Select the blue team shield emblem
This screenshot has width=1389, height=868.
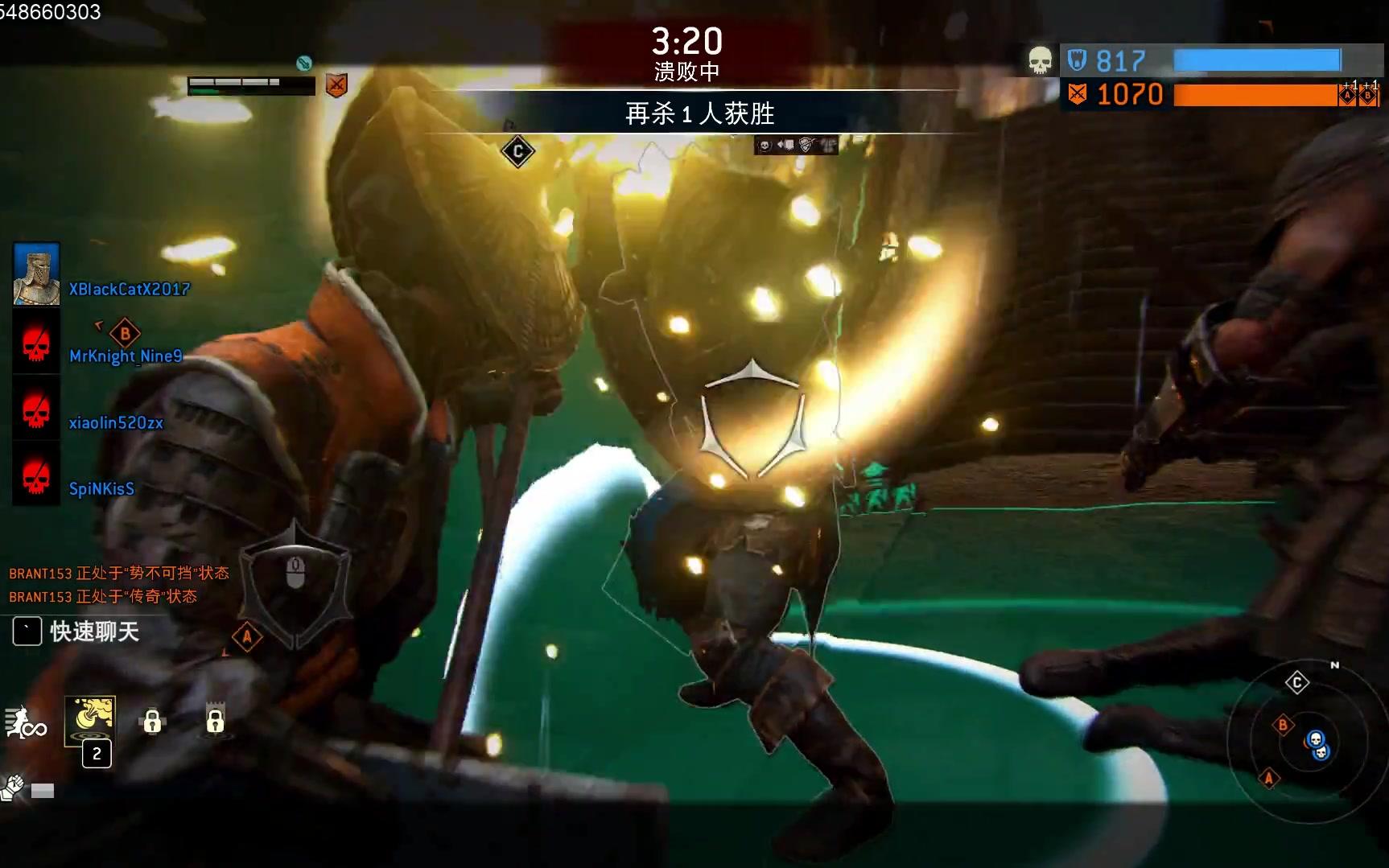coord(1077,60)
